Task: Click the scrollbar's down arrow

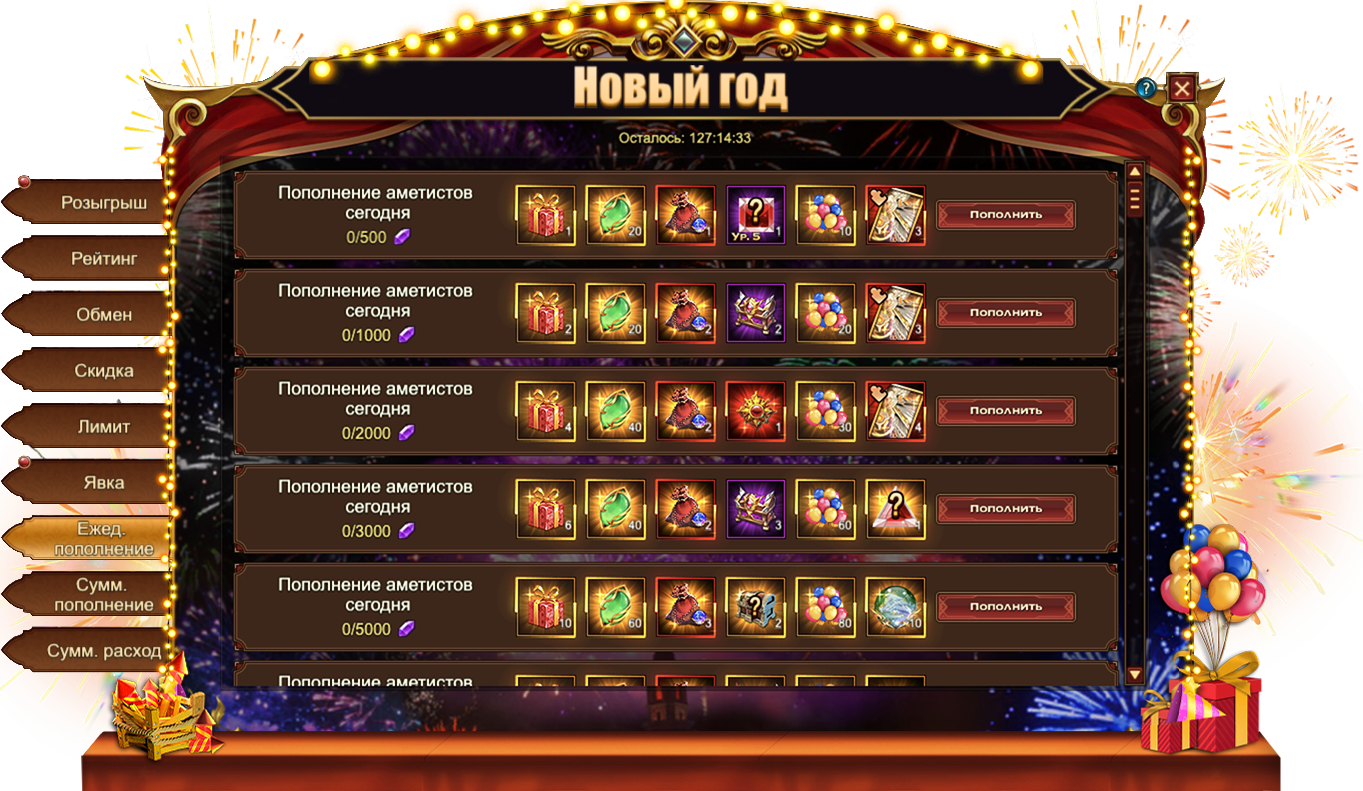Action: tap(1135, 675)
